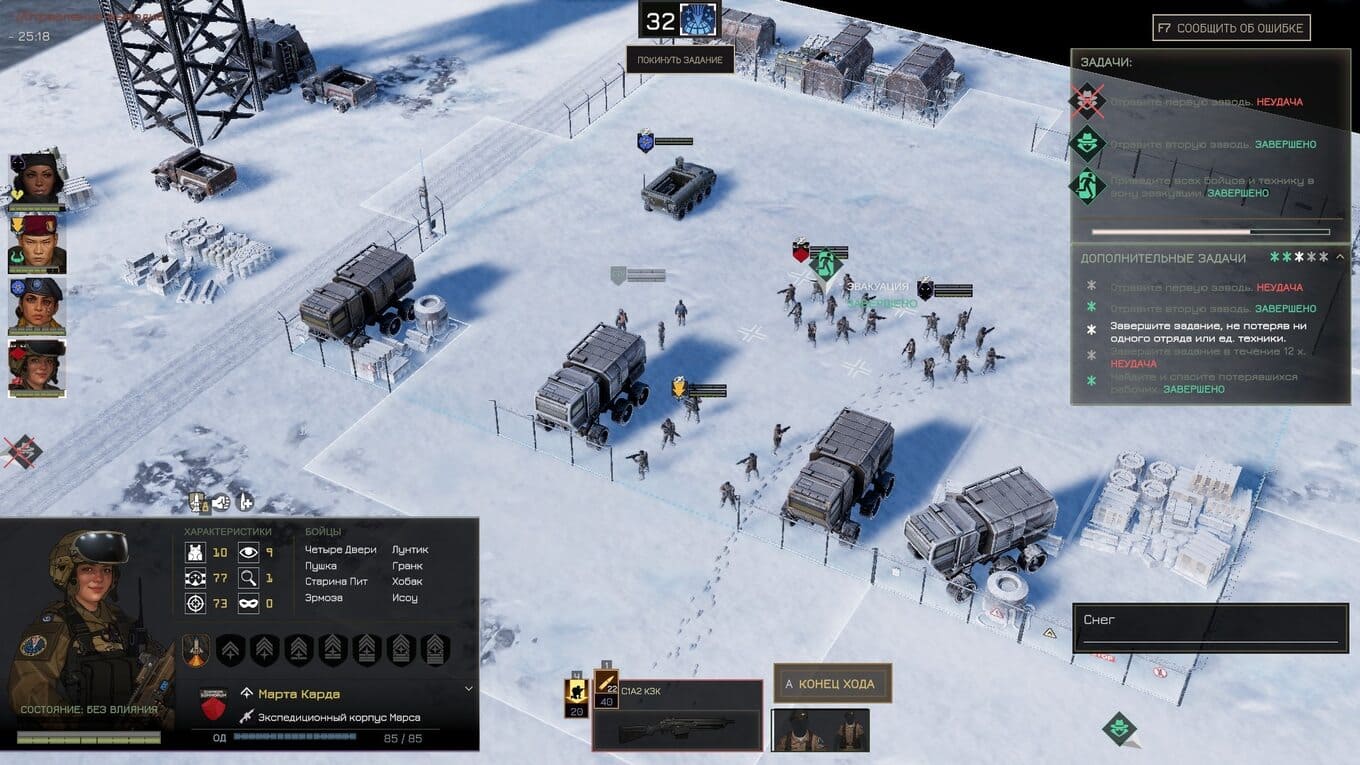The width and height of the screenshot is (1360, 765).
Task: Pick the squad leader portrait with the purple spade
Action: pyautogui.click(x=38, y=182)
